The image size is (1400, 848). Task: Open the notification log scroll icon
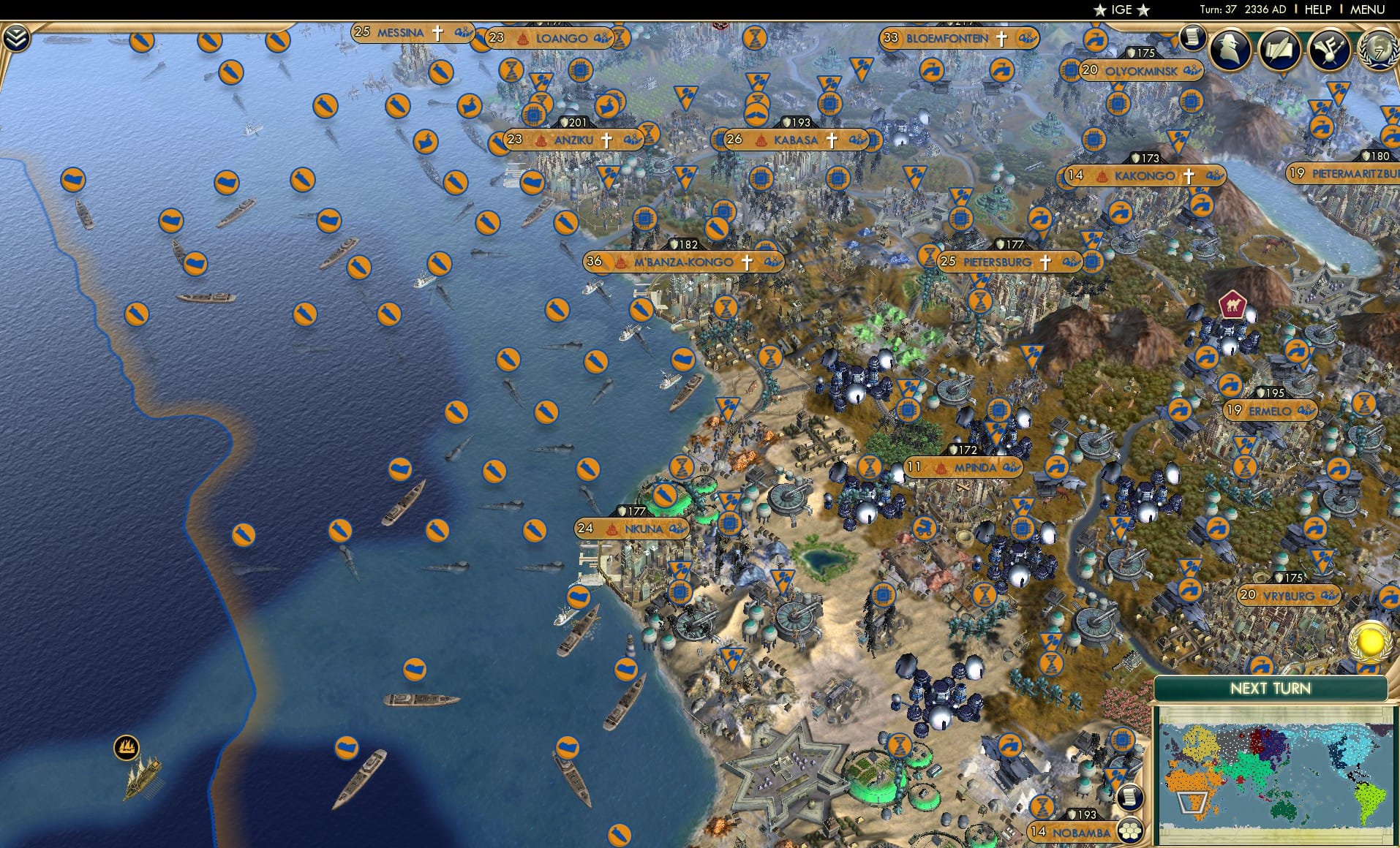pos(1194,38)
